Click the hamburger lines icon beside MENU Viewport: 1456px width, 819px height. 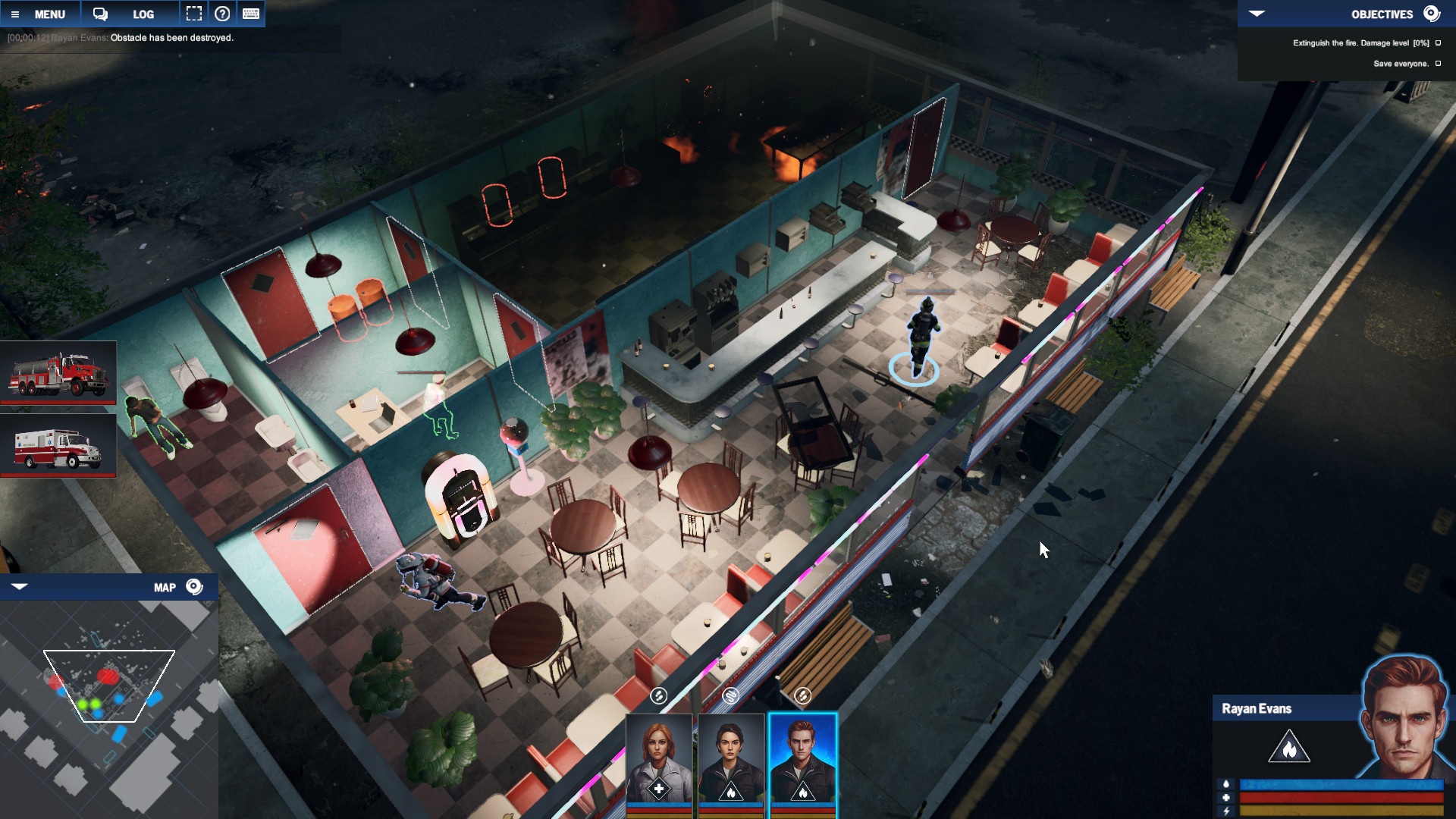(x=17, y=14)
